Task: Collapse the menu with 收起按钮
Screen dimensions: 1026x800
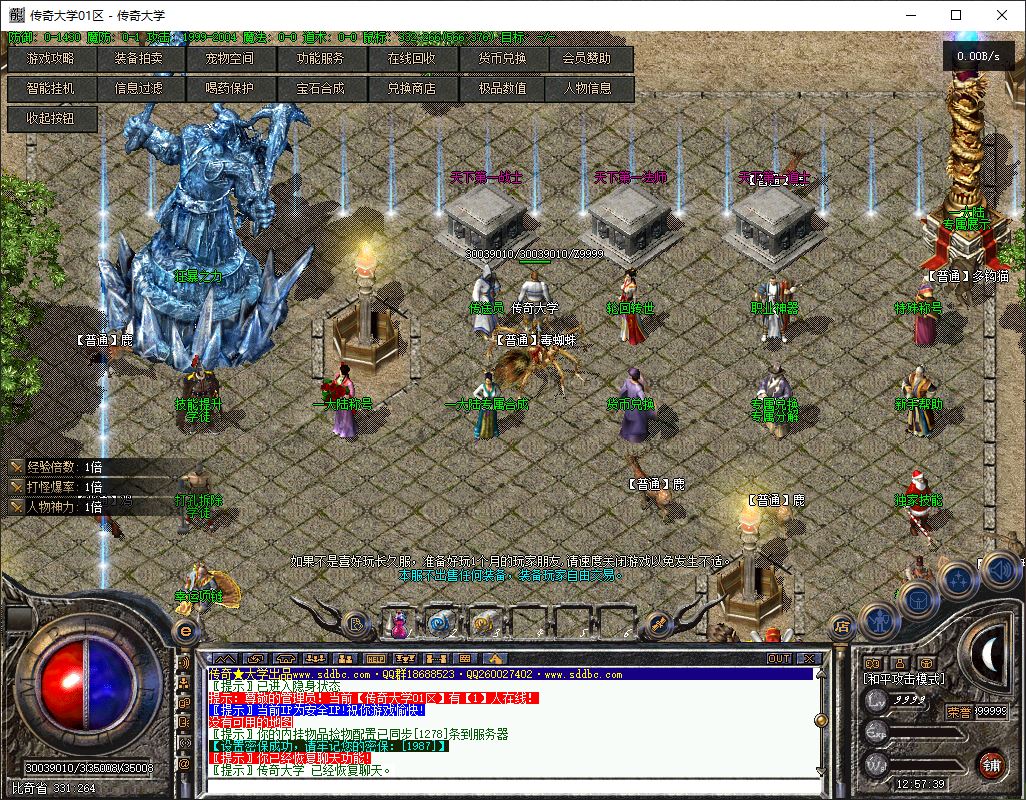Action: coord(49,118)
